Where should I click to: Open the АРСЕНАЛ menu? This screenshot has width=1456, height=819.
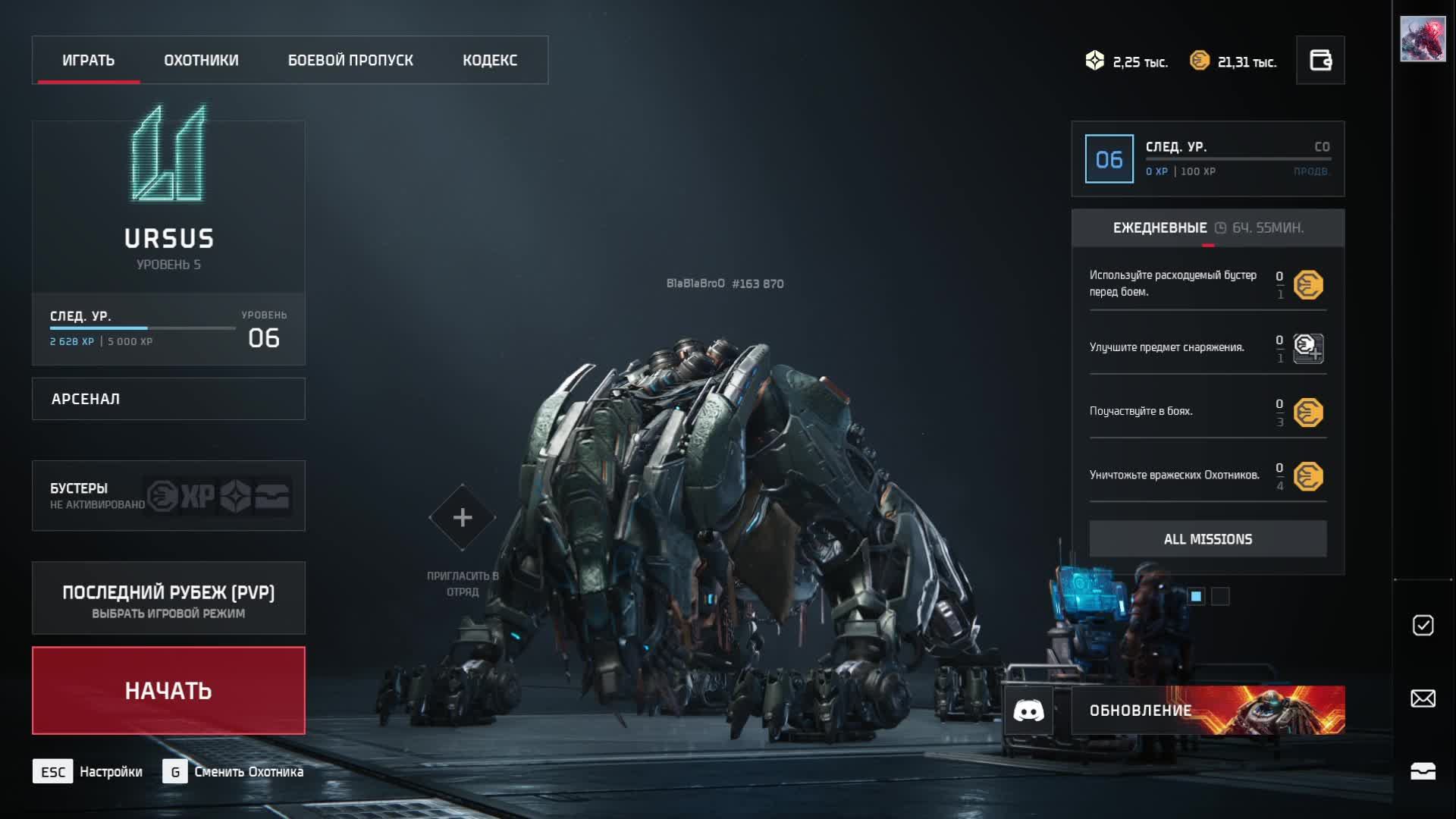[x=168, y=399]
